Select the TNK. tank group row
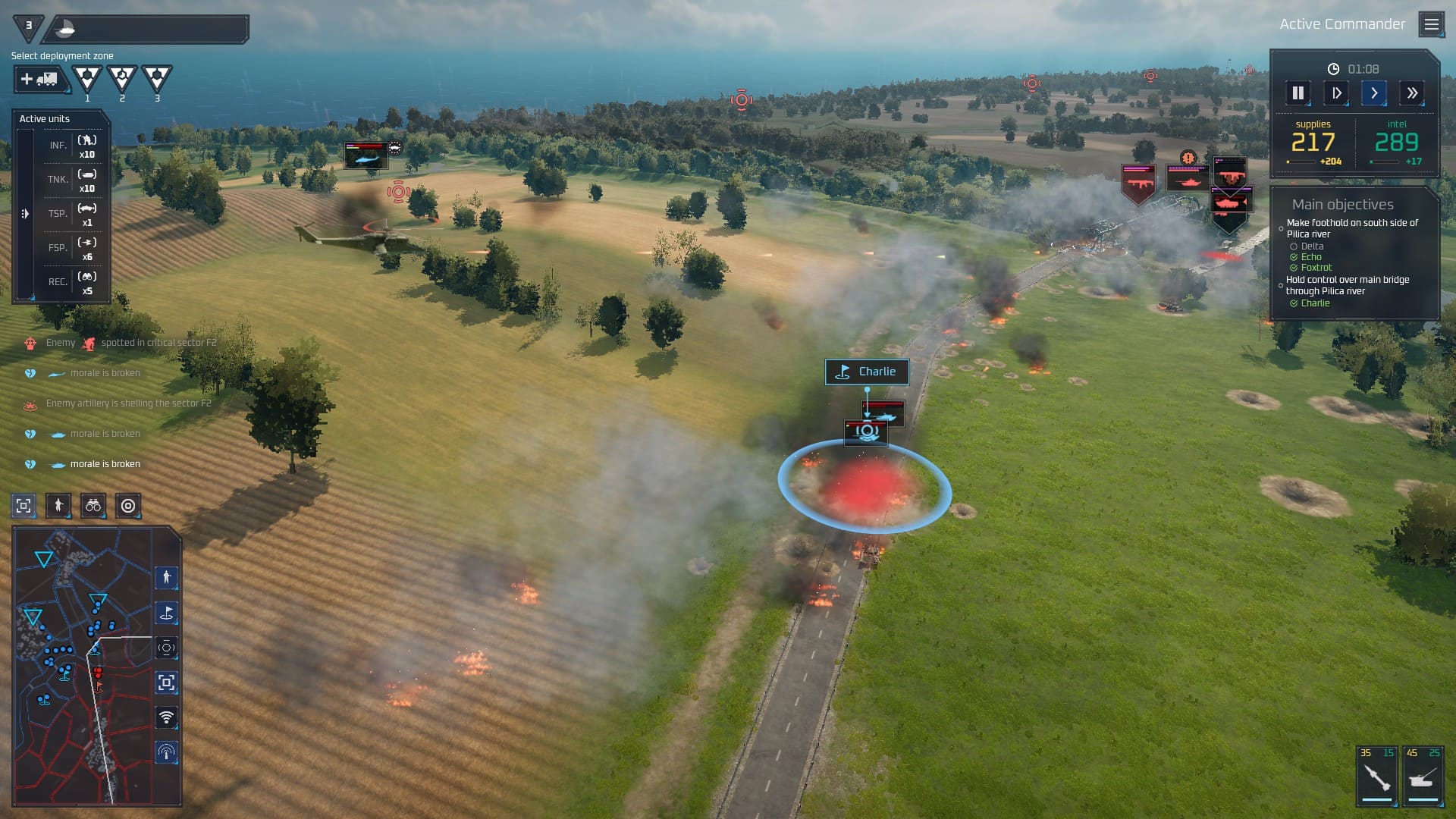This screenshot has height=819, width=1456. pyautogui.click(x=73, y=180)
